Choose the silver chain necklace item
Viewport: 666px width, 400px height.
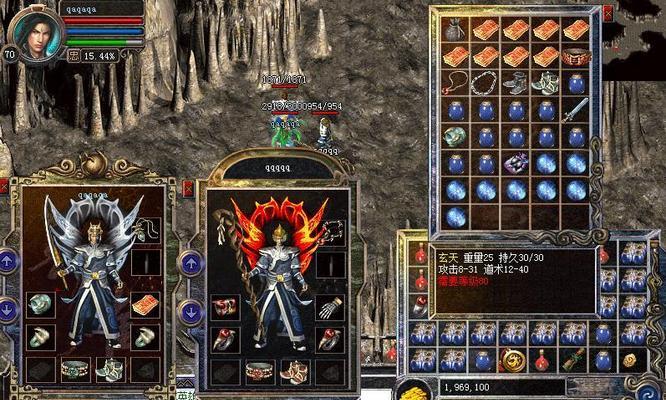486,84
